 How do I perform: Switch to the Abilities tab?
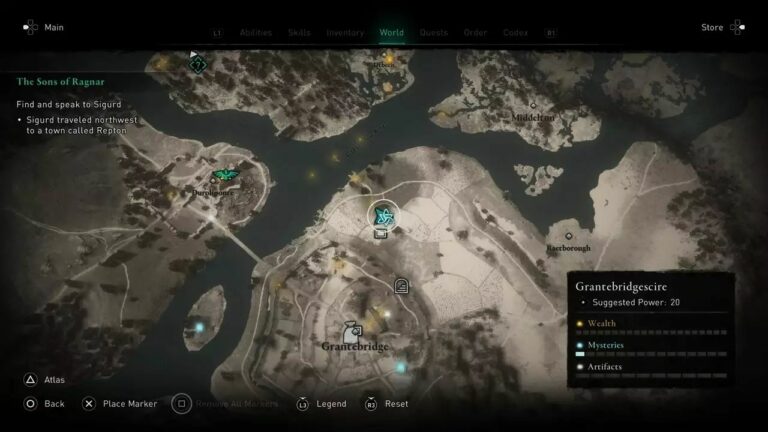click(256, 32)
